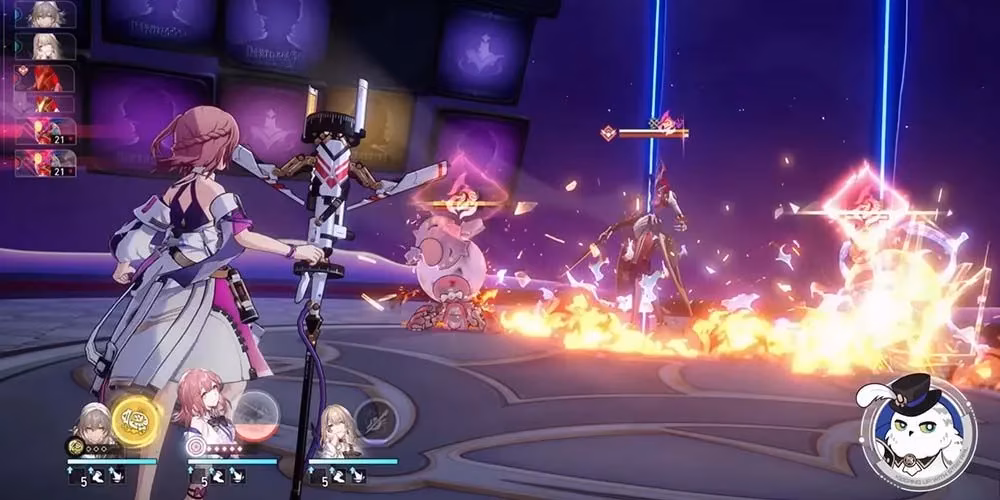The width and height of the screenshot is (1000, 500).
Task: Inspect the blonde character's turn order entry
Action: point(45,46)
